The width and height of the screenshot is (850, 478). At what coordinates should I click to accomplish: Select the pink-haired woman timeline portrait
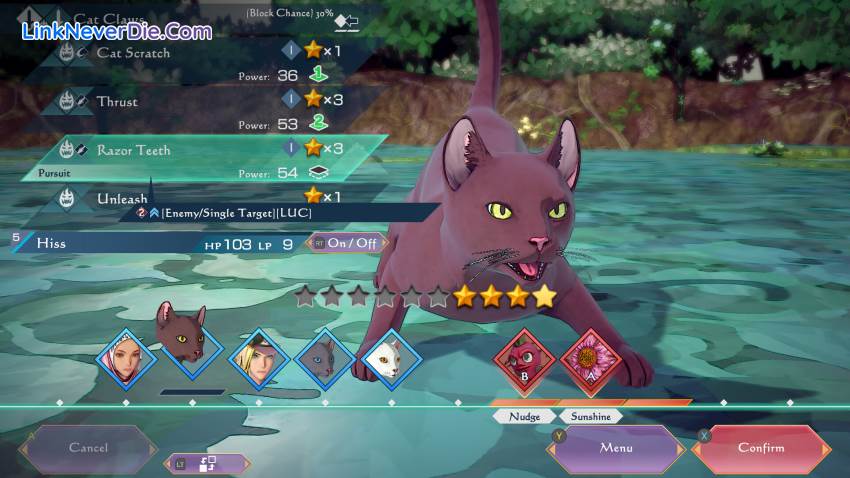pos(127,358)
